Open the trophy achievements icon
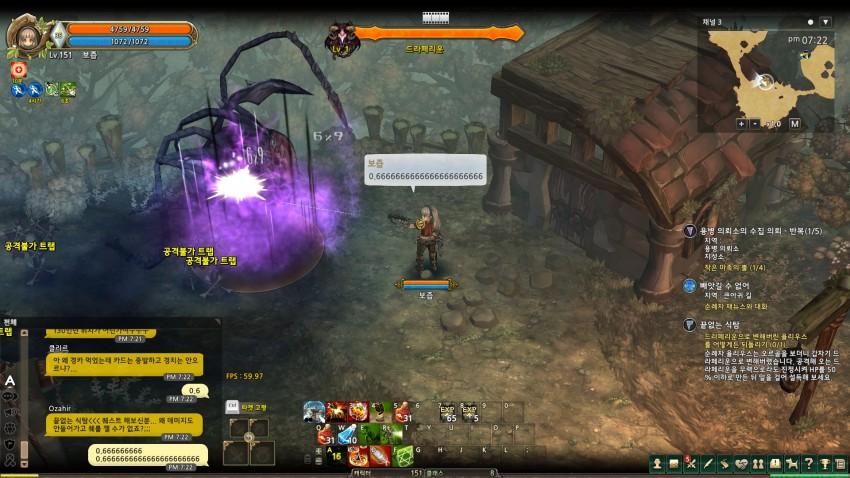Image resolution: width=850 pixels, height=478 pixels. (824, 463)
